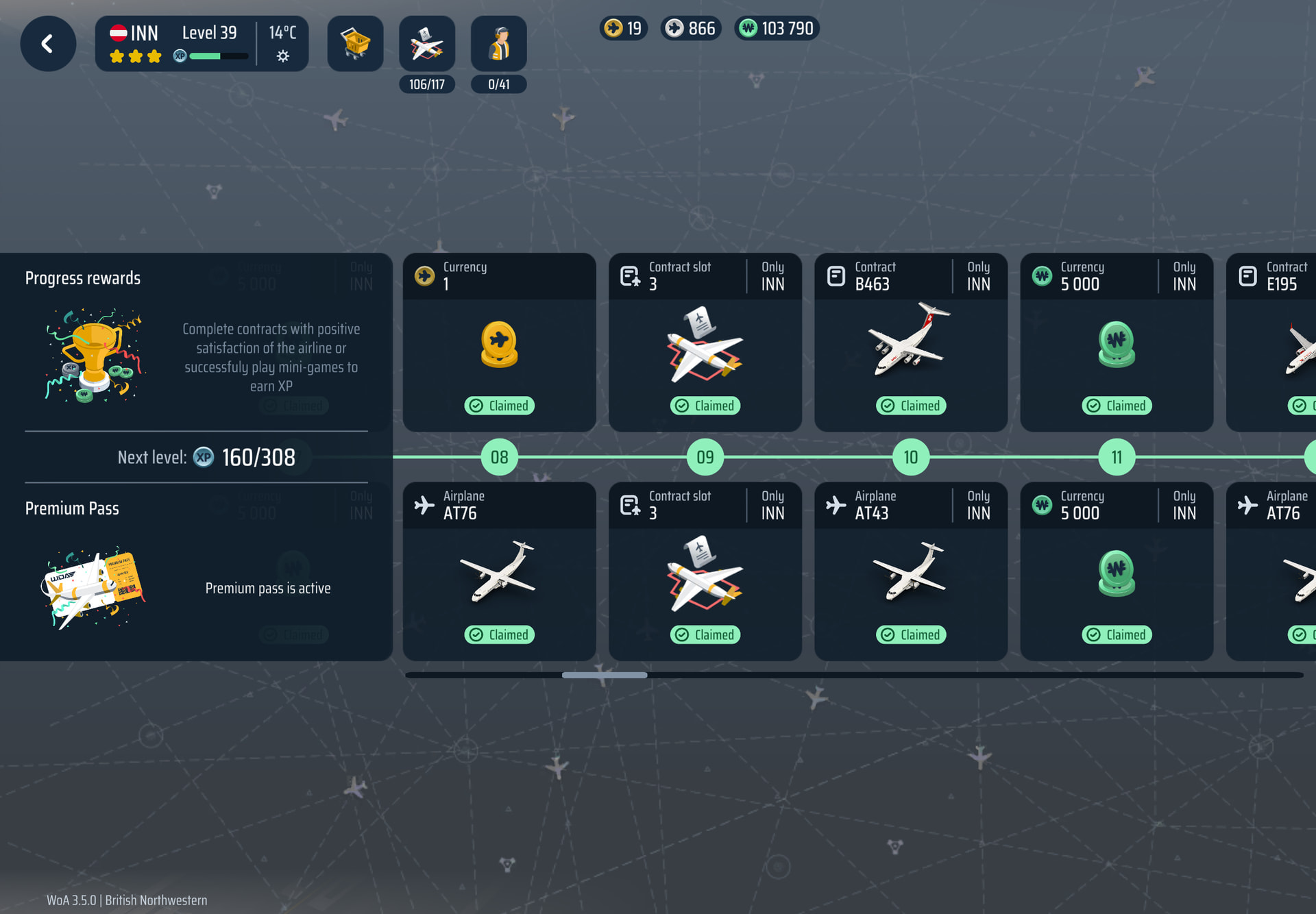Open the airplane contracts icon showing 106/117
Screen dimensions: 1316x914
coord(426,44)
